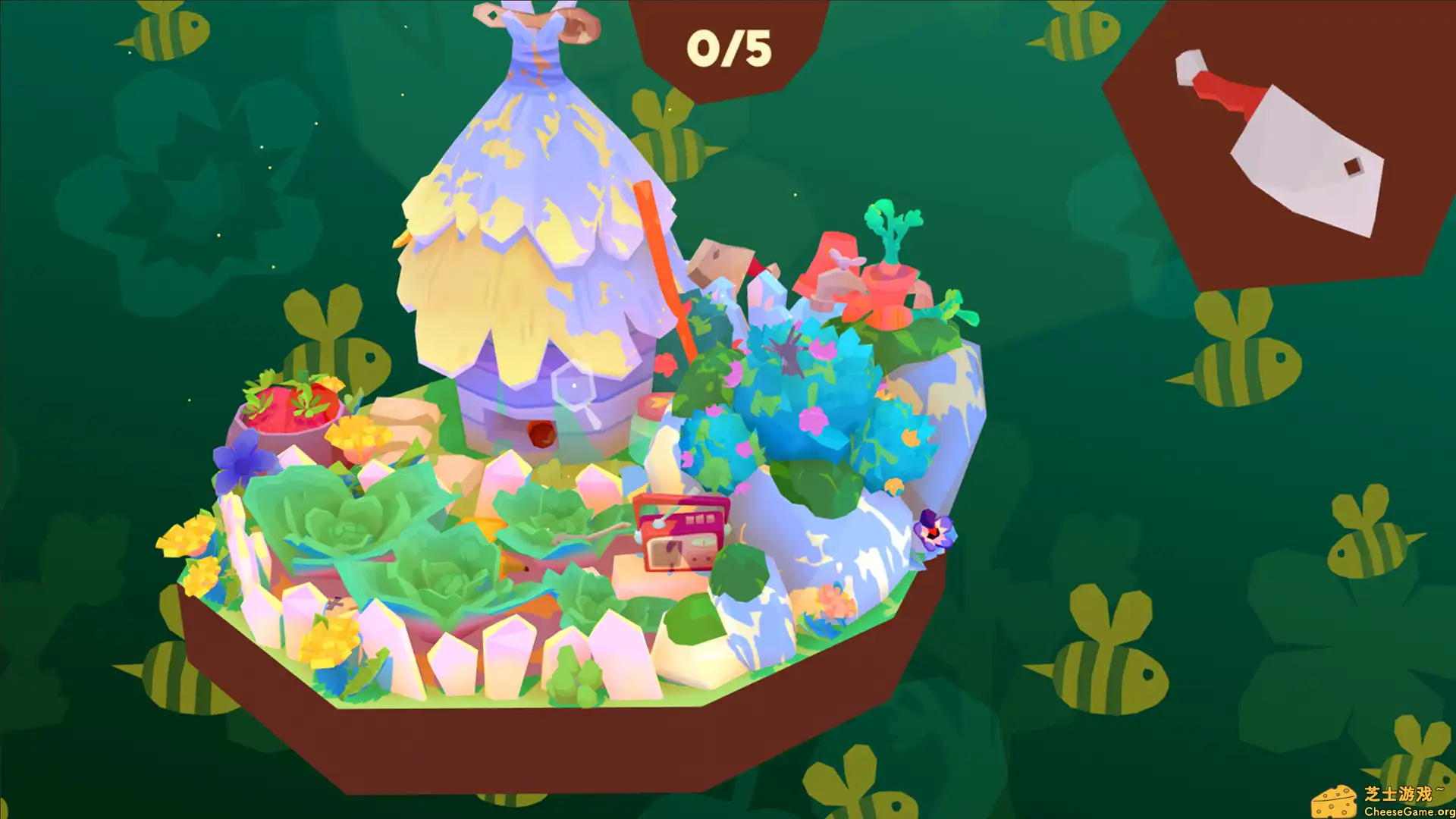The width and height of the screenshot is (1456, 819).
Task: Click the 0/5 progress banner
Action: click(730, 47)
